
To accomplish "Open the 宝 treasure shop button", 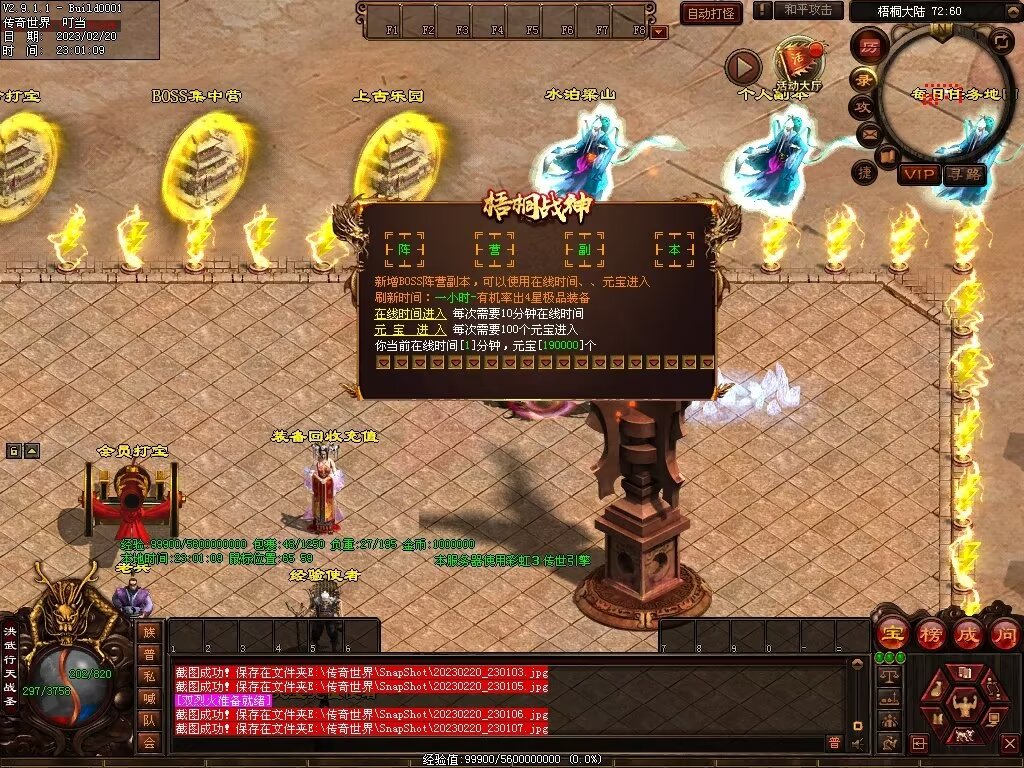I will click(892, 634).
